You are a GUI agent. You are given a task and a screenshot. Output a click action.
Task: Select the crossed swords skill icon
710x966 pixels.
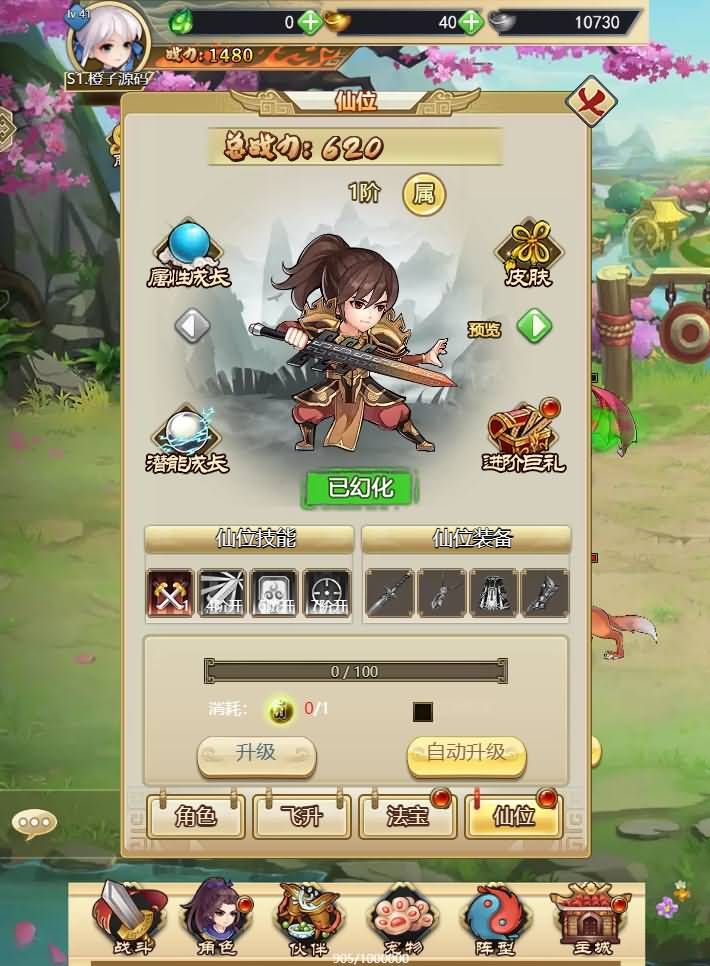point(170,593)
